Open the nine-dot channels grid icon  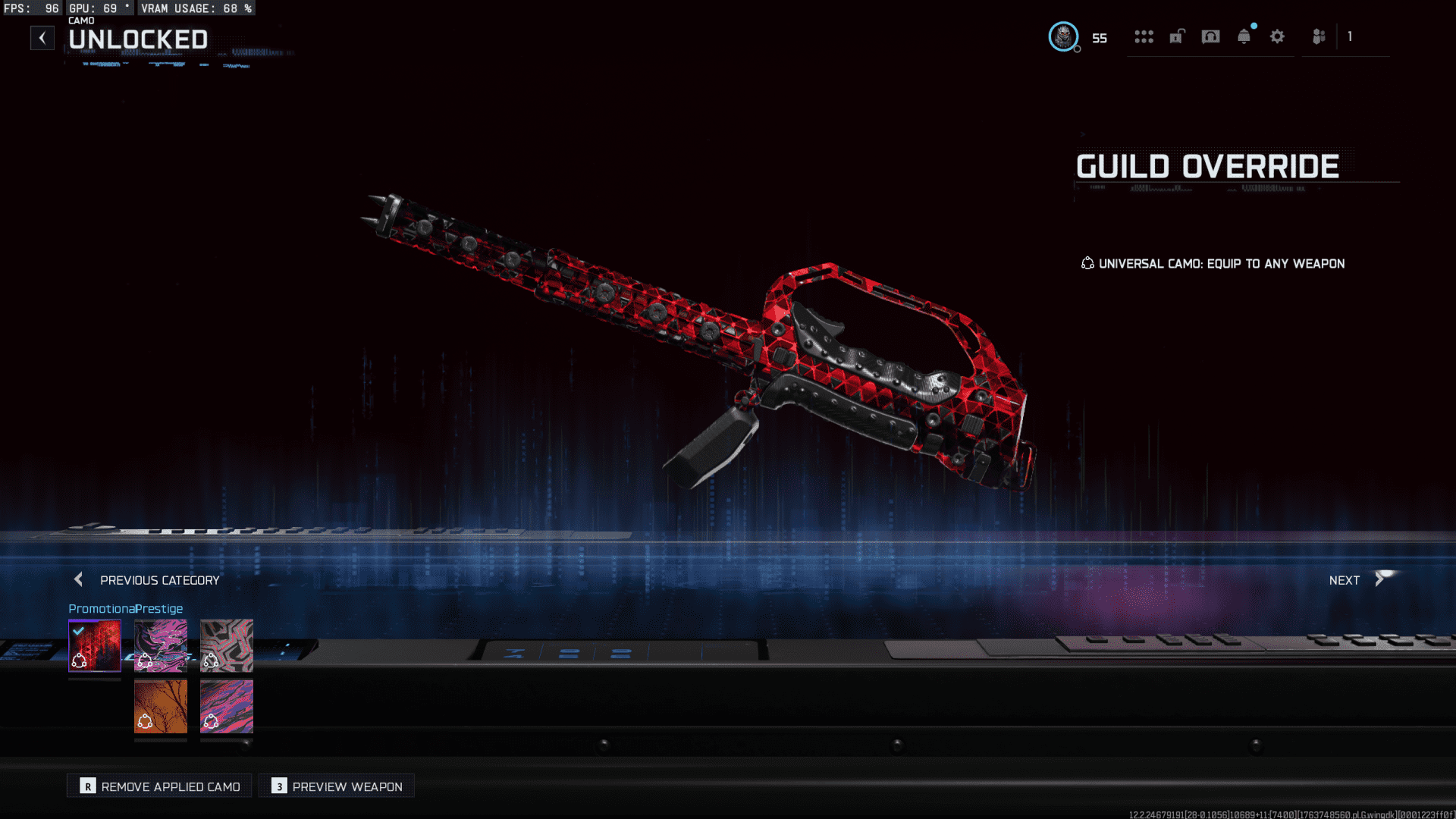(1144, 36)
